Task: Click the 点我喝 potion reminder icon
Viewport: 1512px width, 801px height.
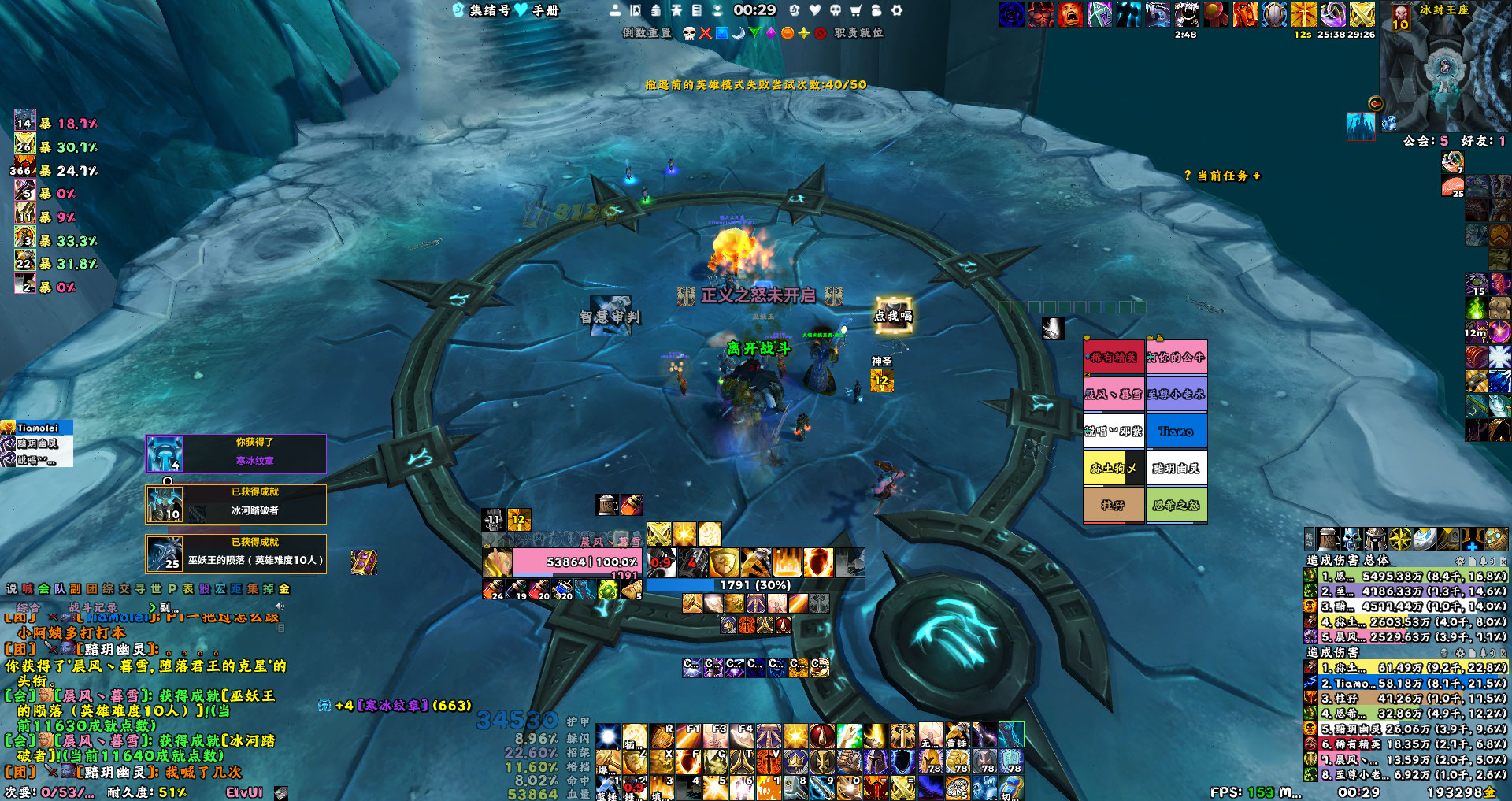Action: [893, 315]
